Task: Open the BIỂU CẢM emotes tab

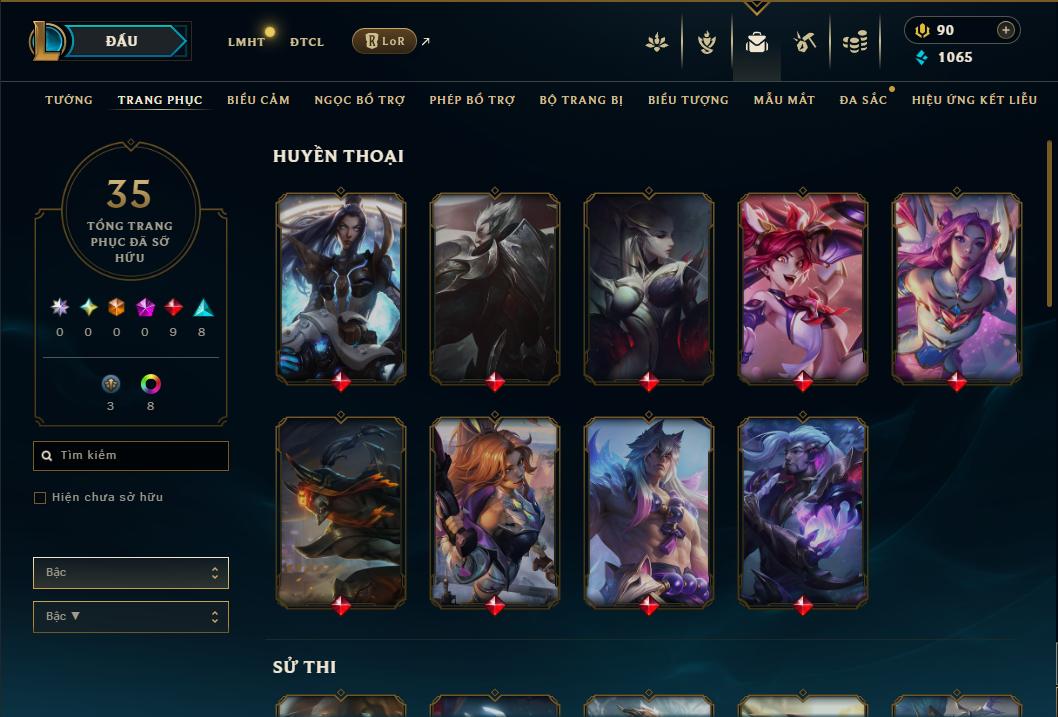Action: (258, 100)
